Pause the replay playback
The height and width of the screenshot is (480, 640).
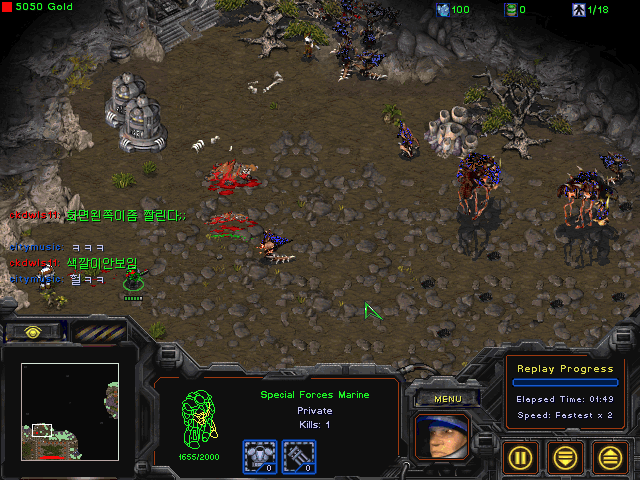click(x=518, y=458)
